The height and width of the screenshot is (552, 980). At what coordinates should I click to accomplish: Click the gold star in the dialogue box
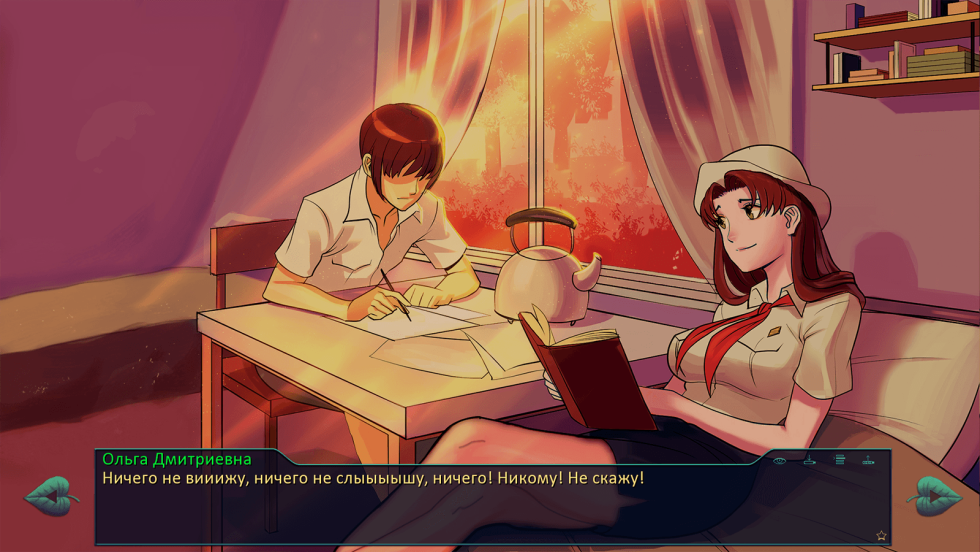point(881,536)
